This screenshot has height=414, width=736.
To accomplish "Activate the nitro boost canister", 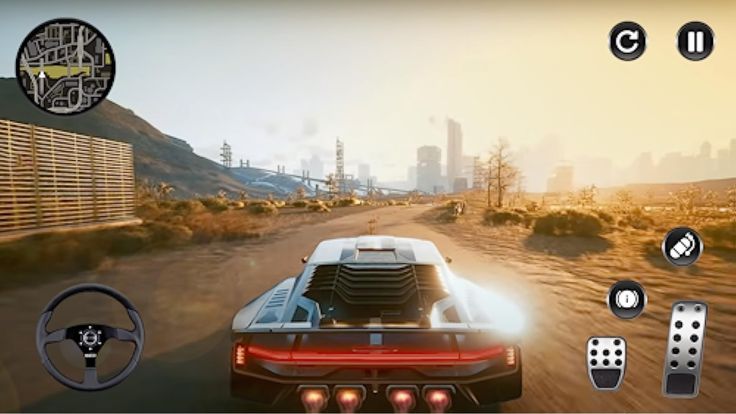I will pyautogui.click(x=682, y=247).
